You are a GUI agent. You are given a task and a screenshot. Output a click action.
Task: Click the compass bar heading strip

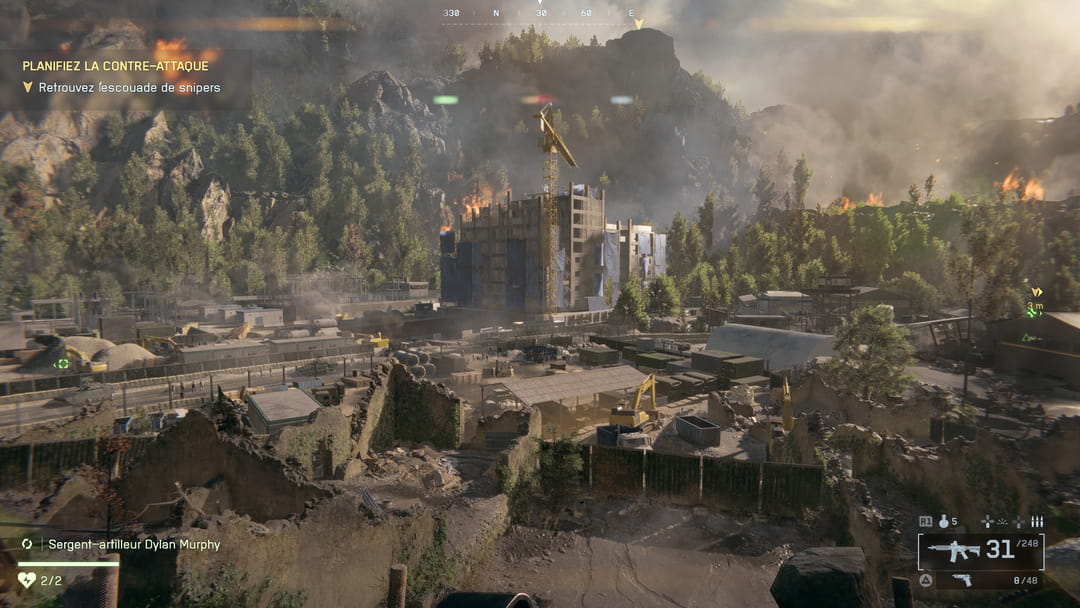540,13
